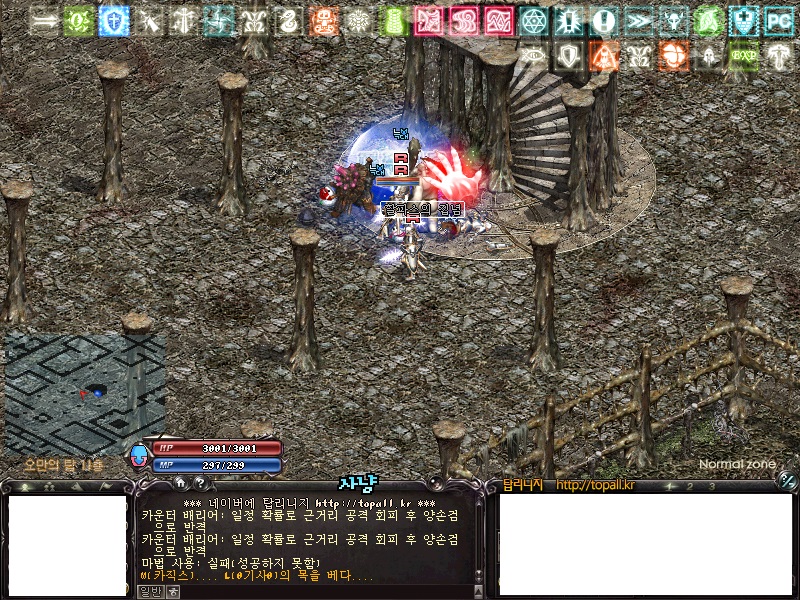Viewport: 800px width, 600px height.
Task: Select the blue shield buff icon
Action: (x=114, y=20)
